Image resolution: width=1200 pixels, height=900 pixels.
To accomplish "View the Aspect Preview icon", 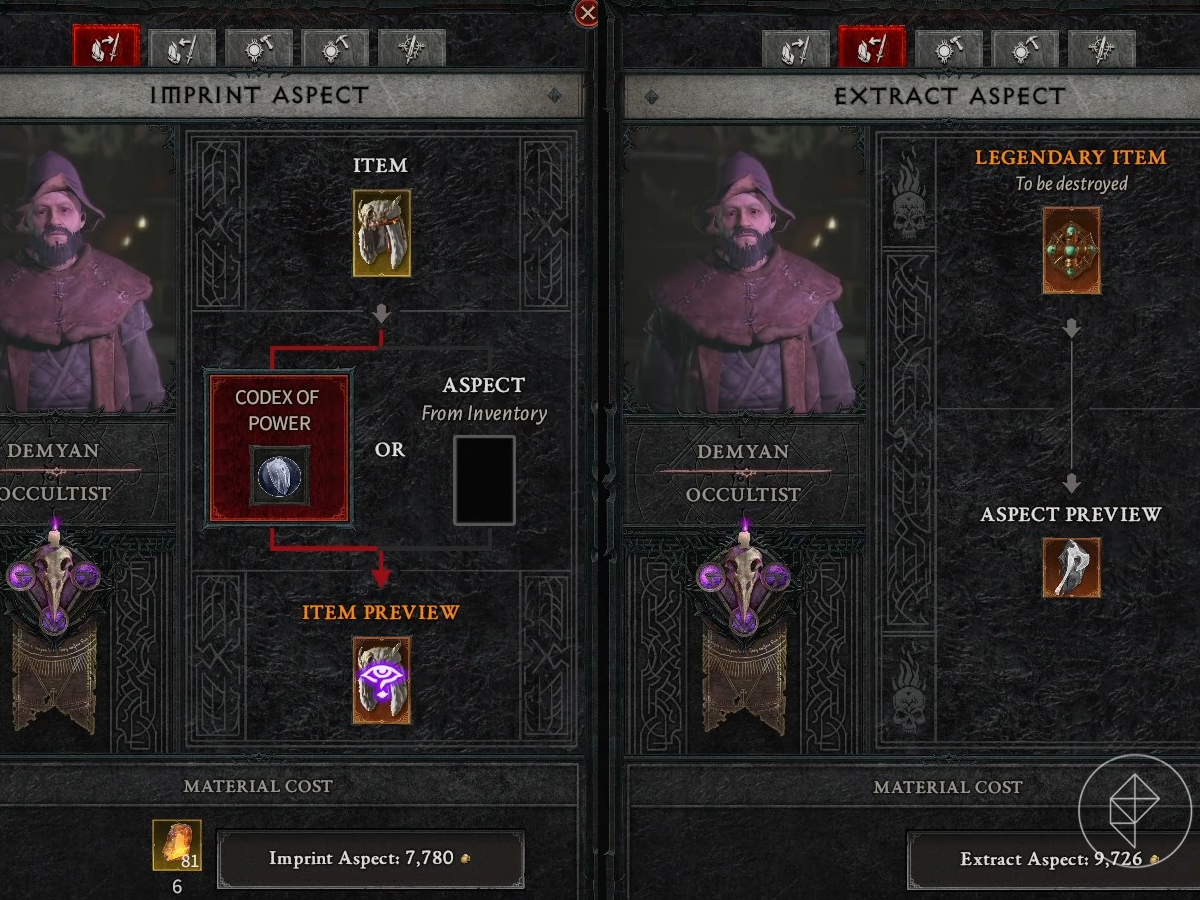I will (1071, 567).
